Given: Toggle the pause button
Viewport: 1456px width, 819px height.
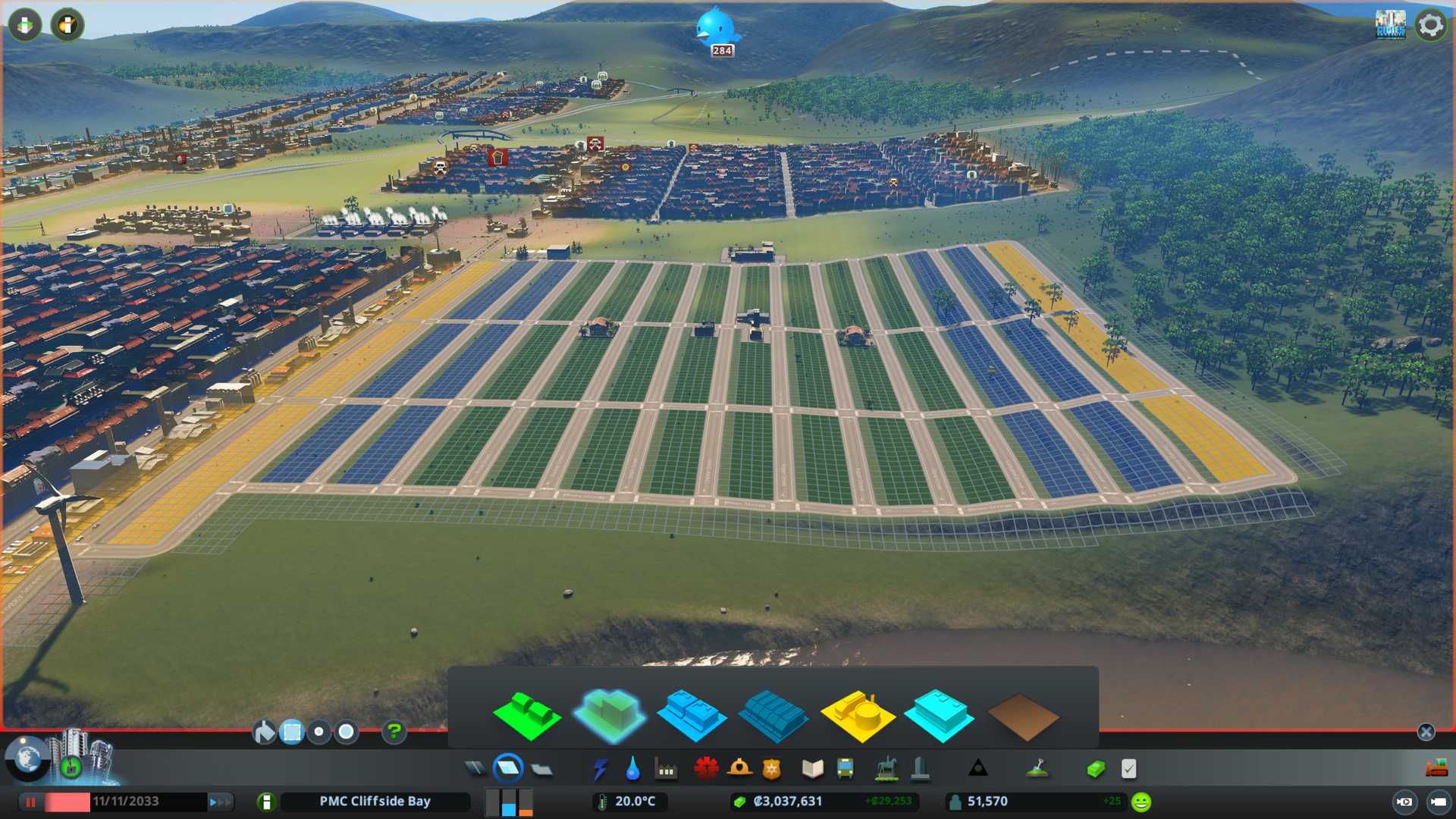Looking at the screenshot, I should click(31, 802).
